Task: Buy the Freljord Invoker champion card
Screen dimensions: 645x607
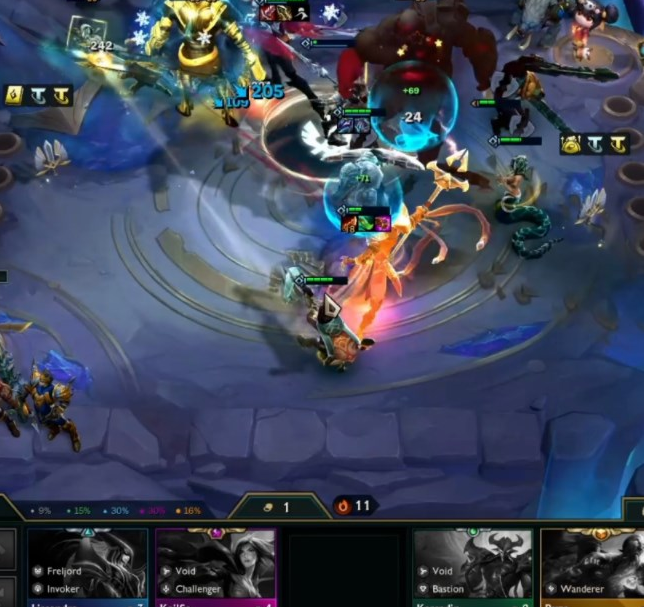Action: [x=87, y=567]
